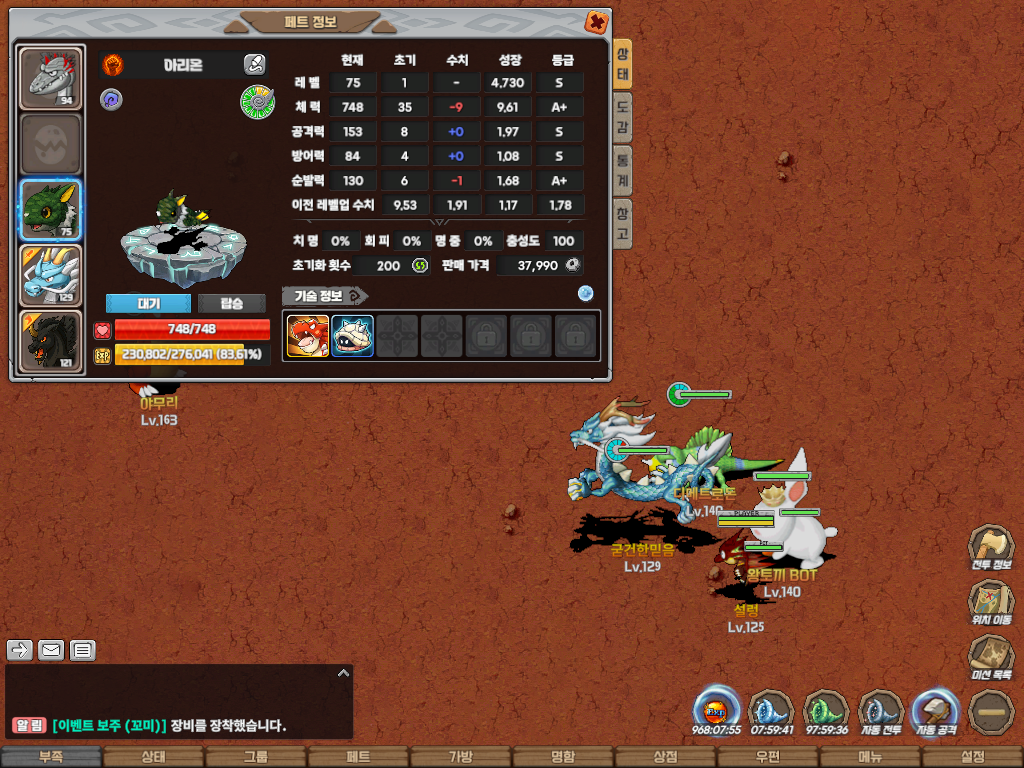Click the 탑승 ride button
Screen dimensions: 1024x768
pyautogui.click(x=230, y=304)
